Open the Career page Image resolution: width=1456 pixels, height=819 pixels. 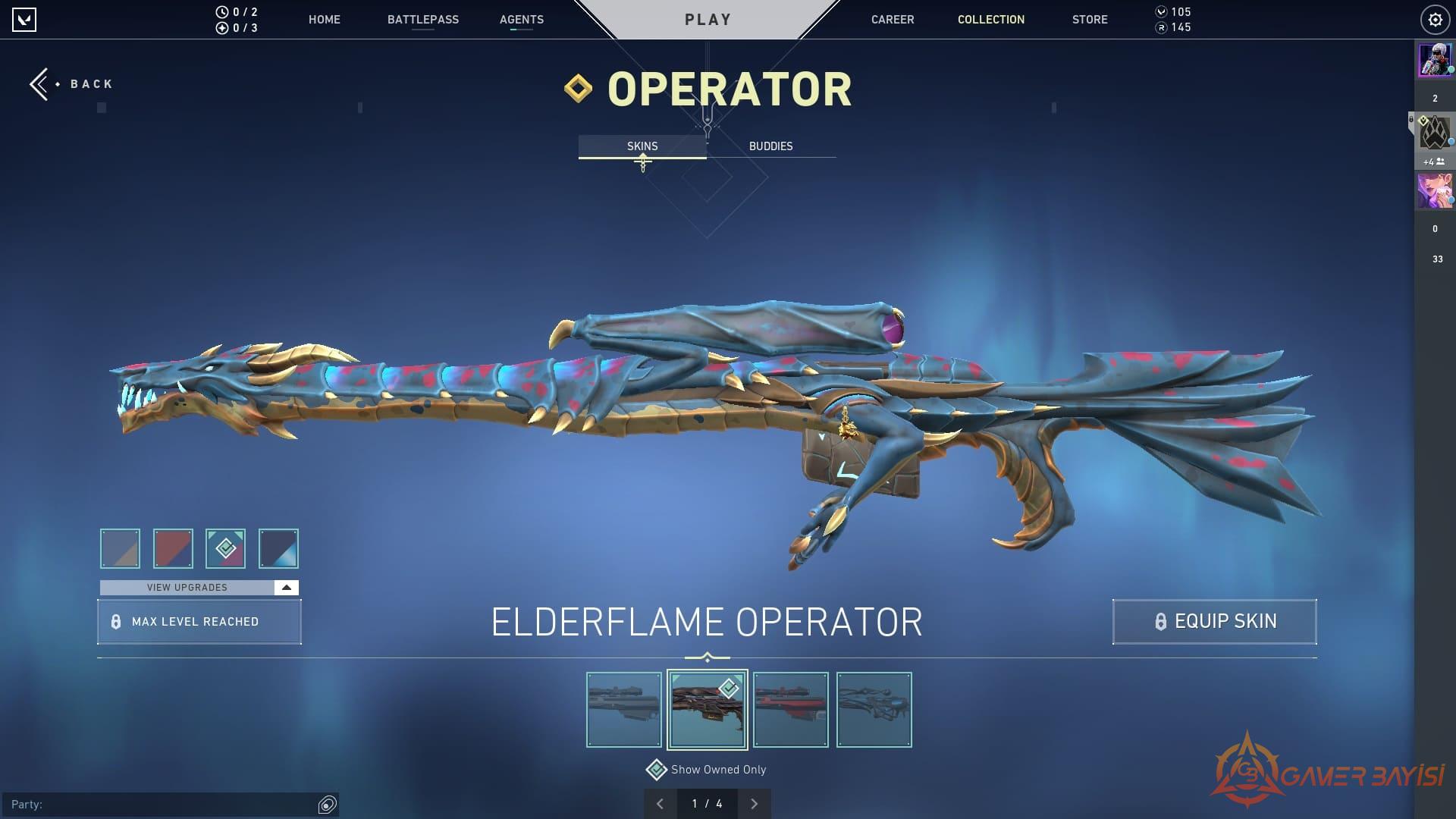892,20
